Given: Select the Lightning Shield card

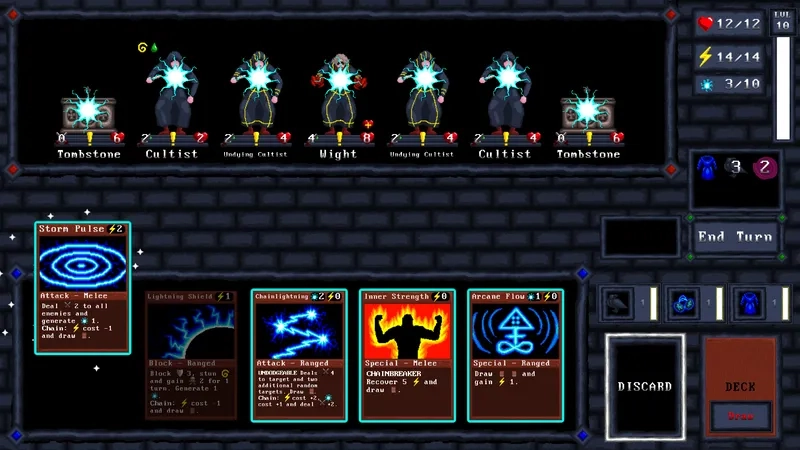Looking at the screenshot, I should [x=192, y=354].
